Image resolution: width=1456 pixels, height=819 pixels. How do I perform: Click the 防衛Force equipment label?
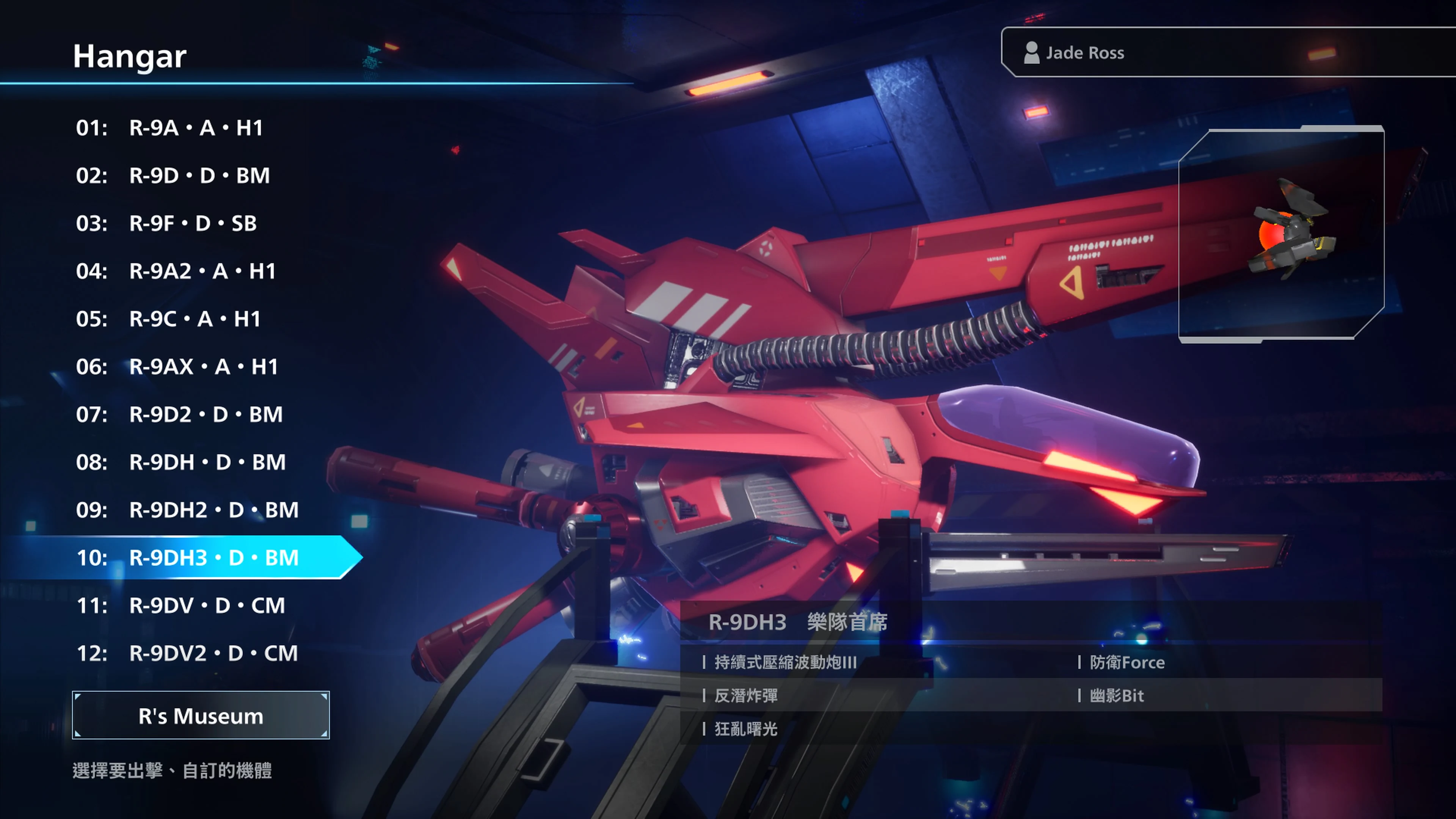(1127, 662)
